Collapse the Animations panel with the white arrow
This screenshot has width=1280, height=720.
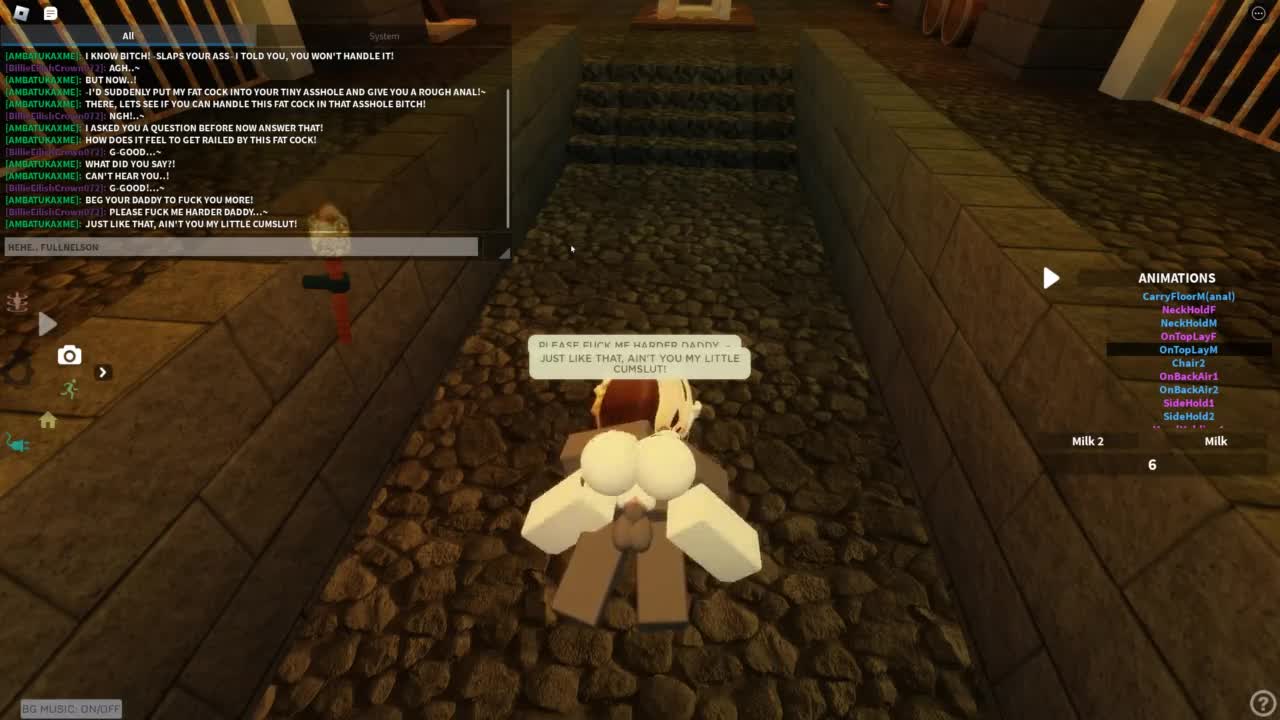1050,278
